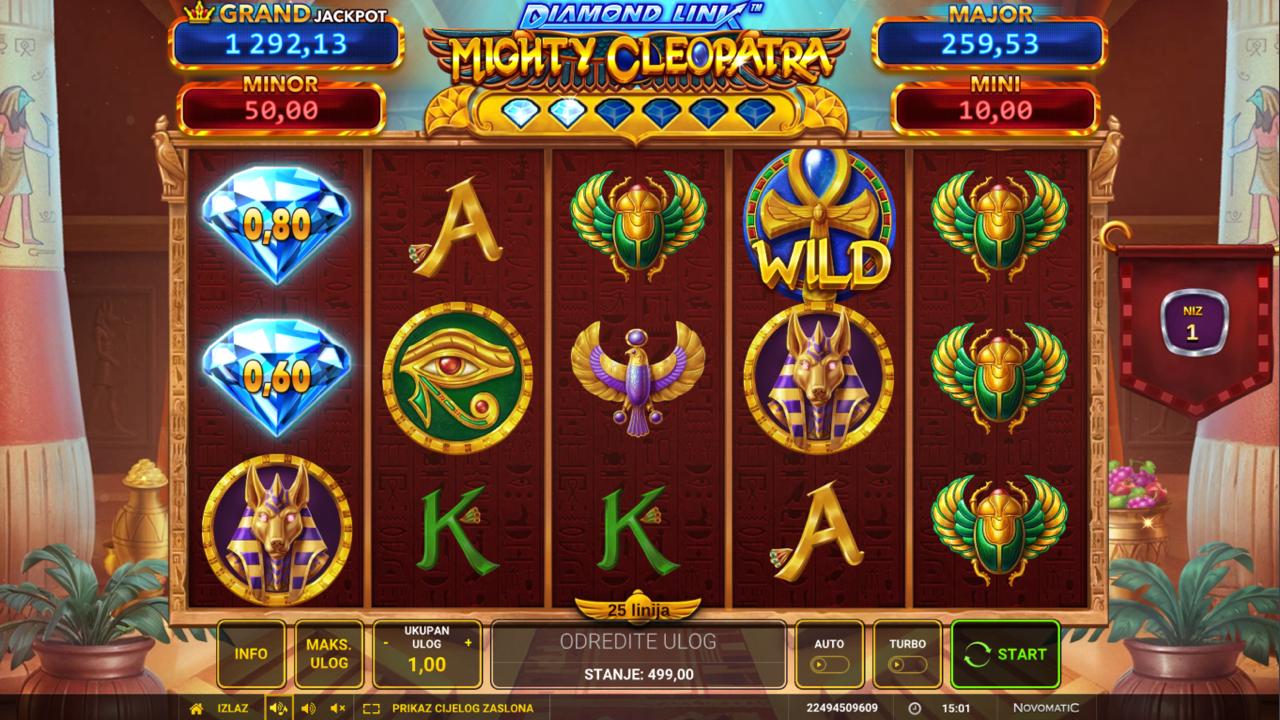Choose the reduced volume speaker icon

pos(308,708)
